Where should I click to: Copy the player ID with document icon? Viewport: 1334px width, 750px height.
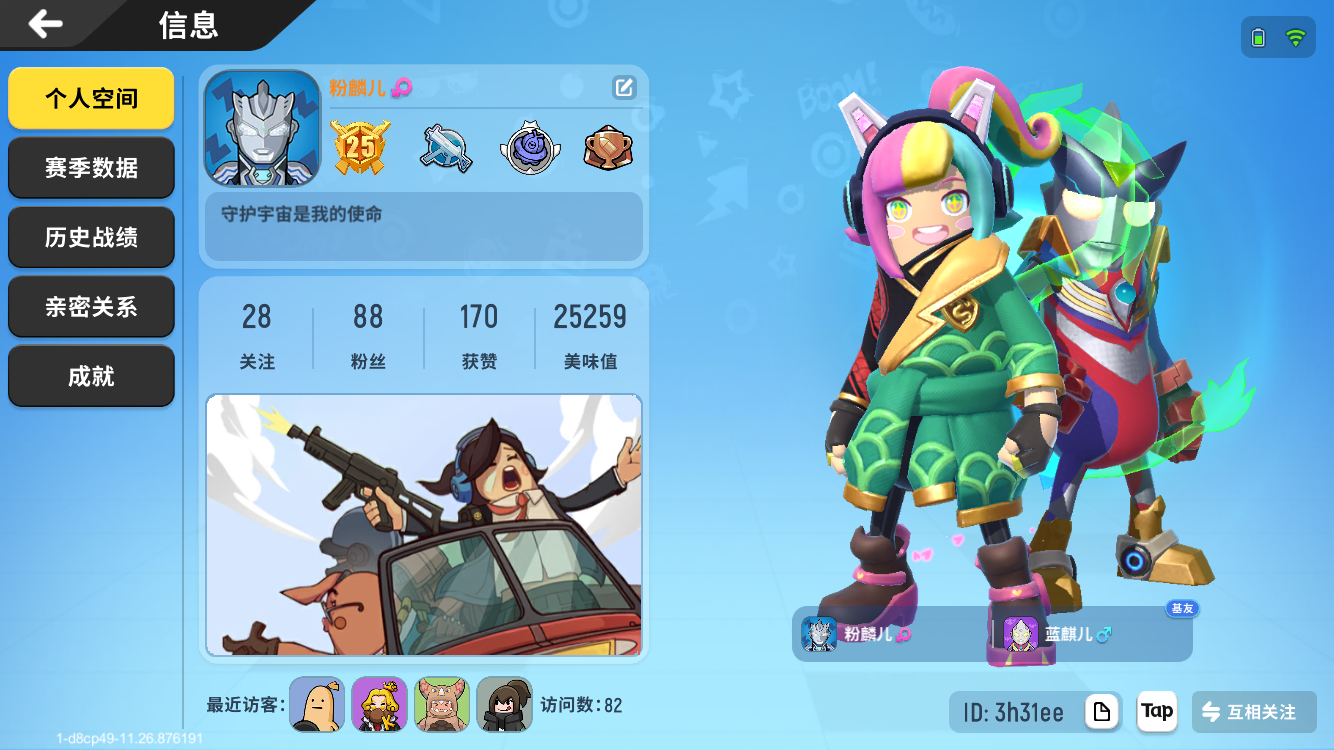1101,712
